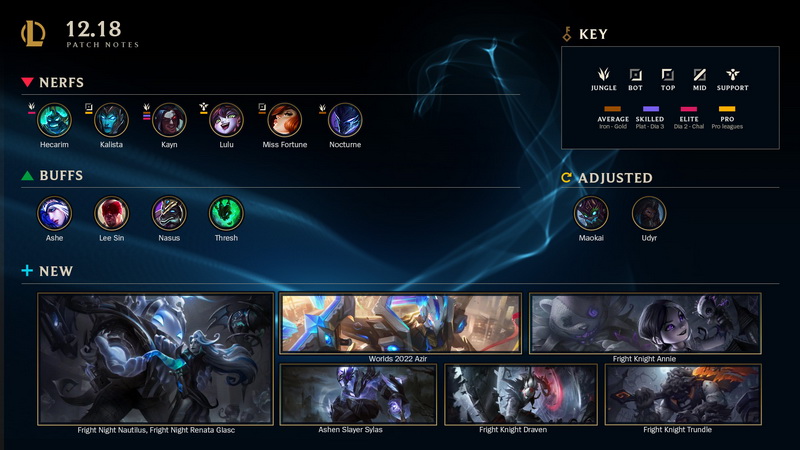The image size is (800, 450).
Task: View the Fright Night Nautilus splash art
Action: click(x=156, y=358)
